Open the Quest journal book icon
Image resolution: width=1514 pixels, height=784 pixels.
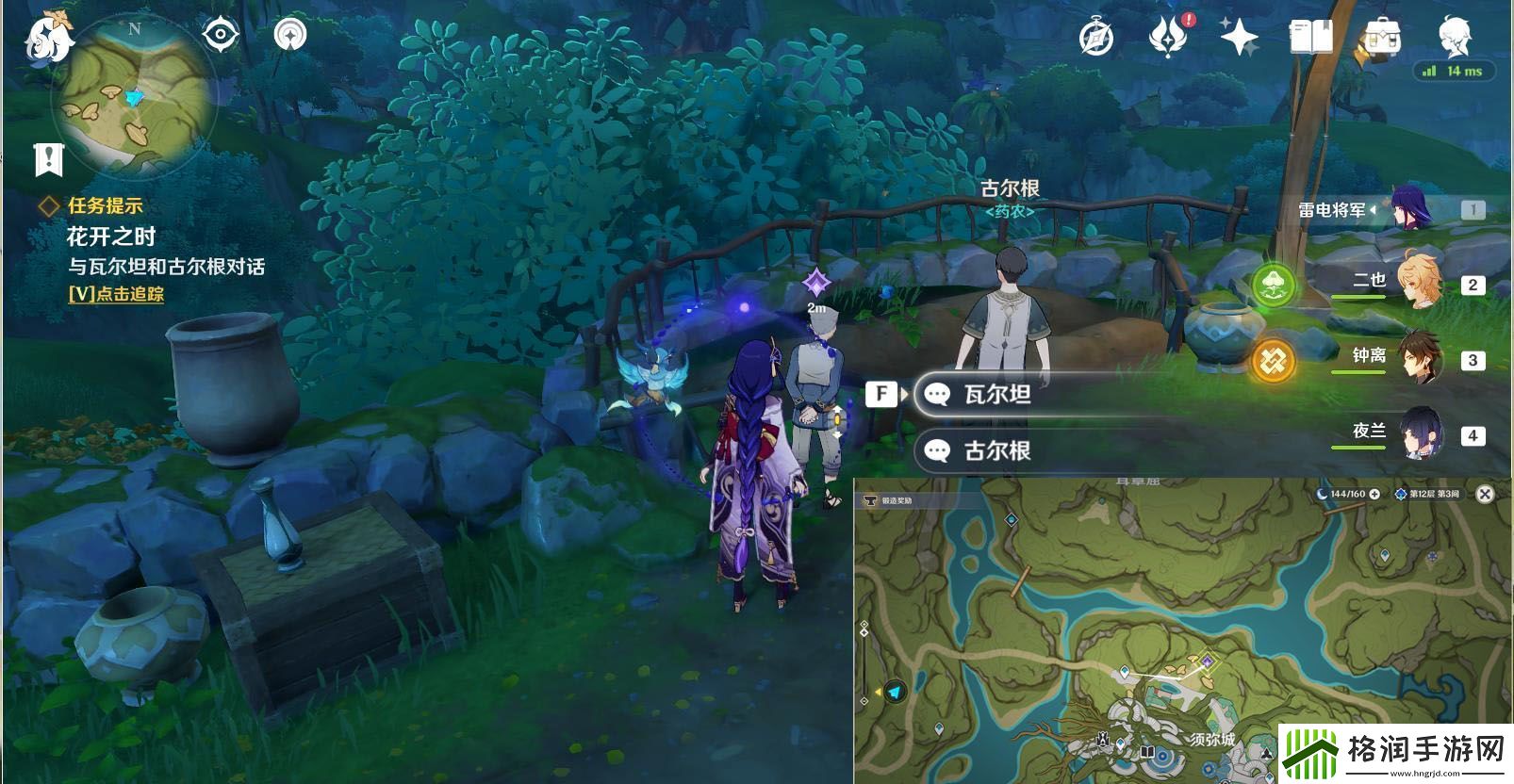[1310, 34]
